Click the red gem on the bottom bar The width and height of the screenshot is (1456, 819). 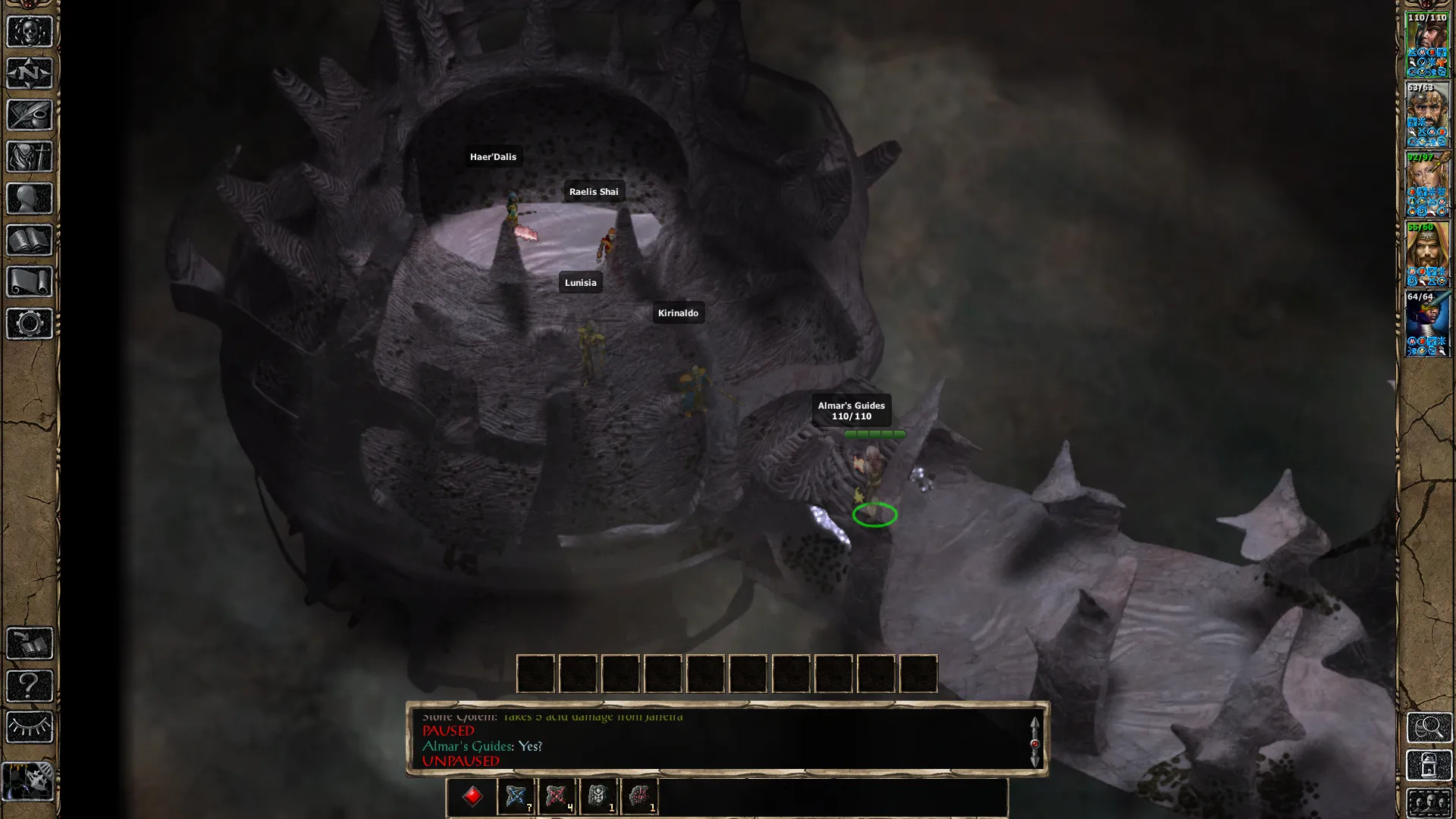pyautogui.click(x=472, y=796)
